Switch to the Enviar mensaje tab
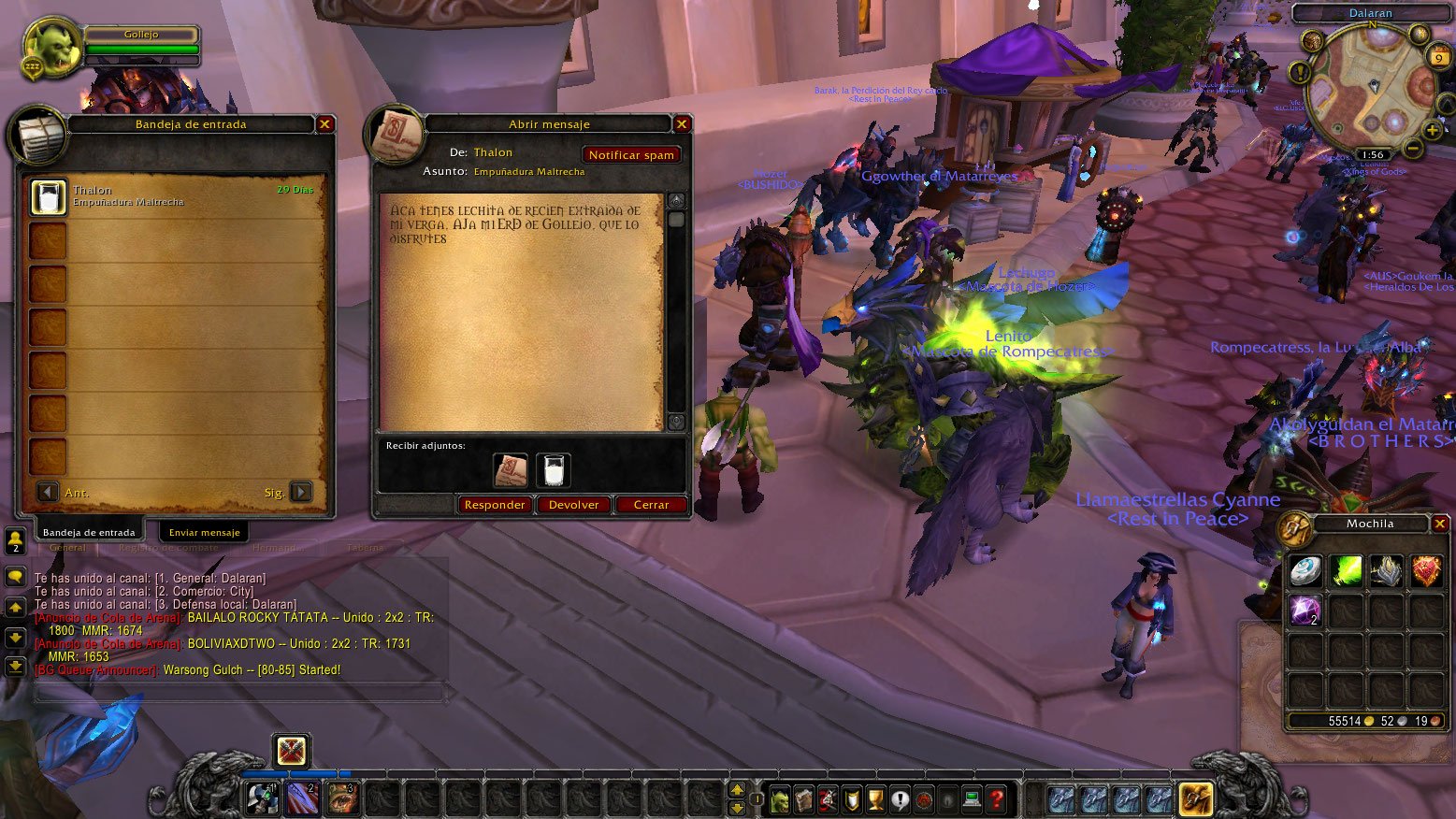The width and height of the screenshot is (1456, 819). (x=204, y=532)
